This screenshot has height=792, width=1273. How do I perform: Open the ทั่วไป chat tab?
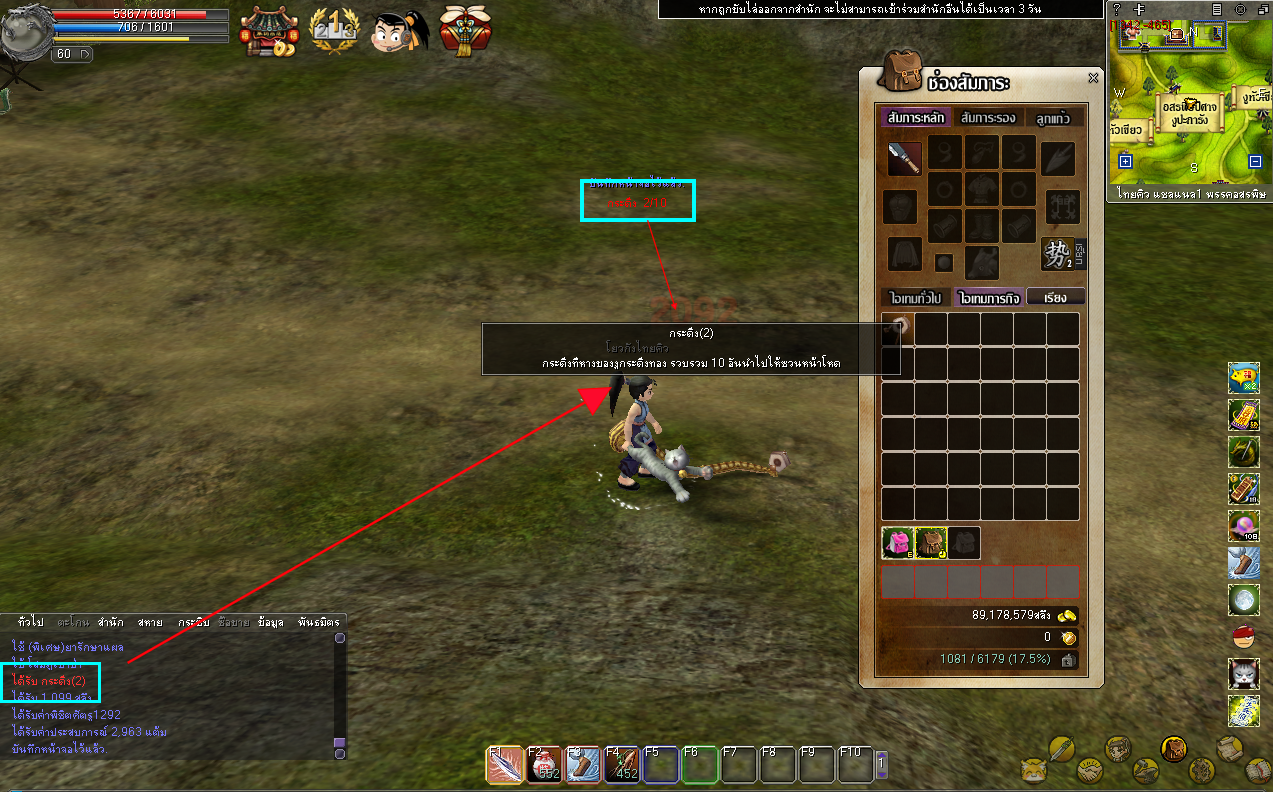[30, 622]
